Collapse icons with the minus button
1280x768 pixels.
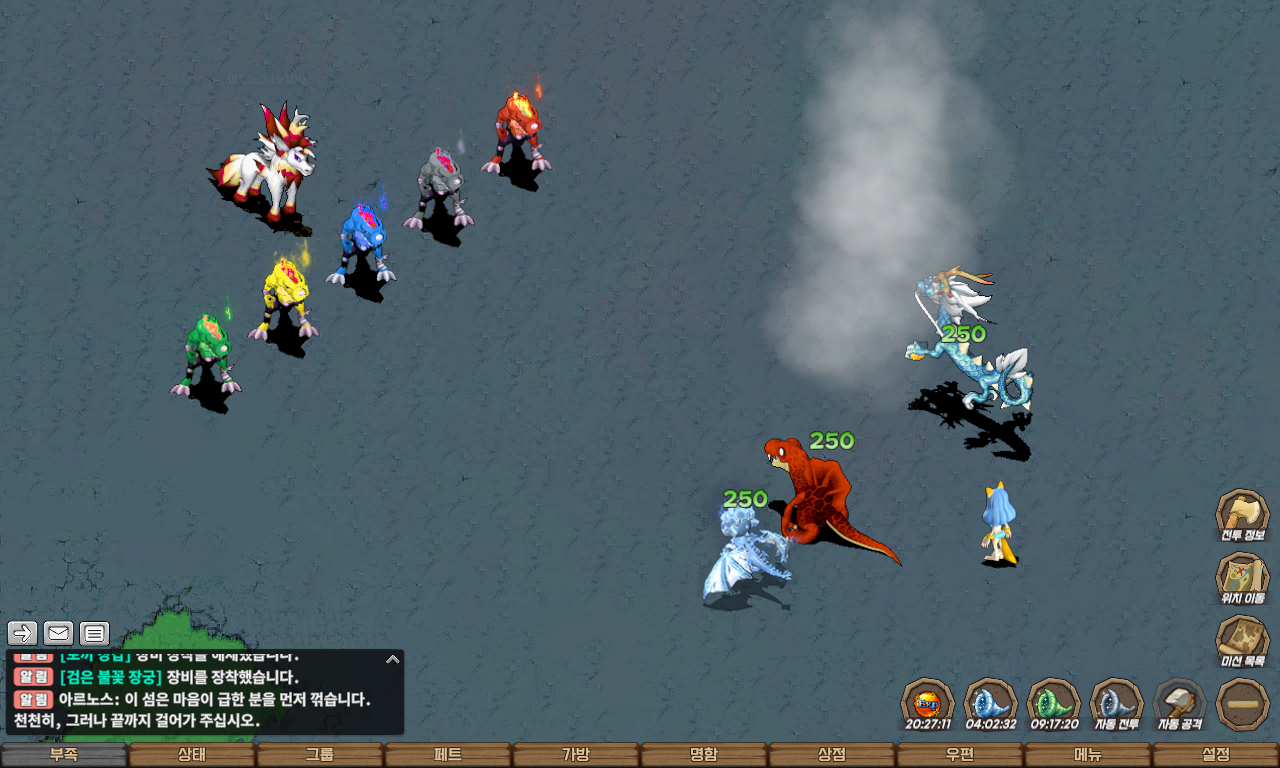1243,704
